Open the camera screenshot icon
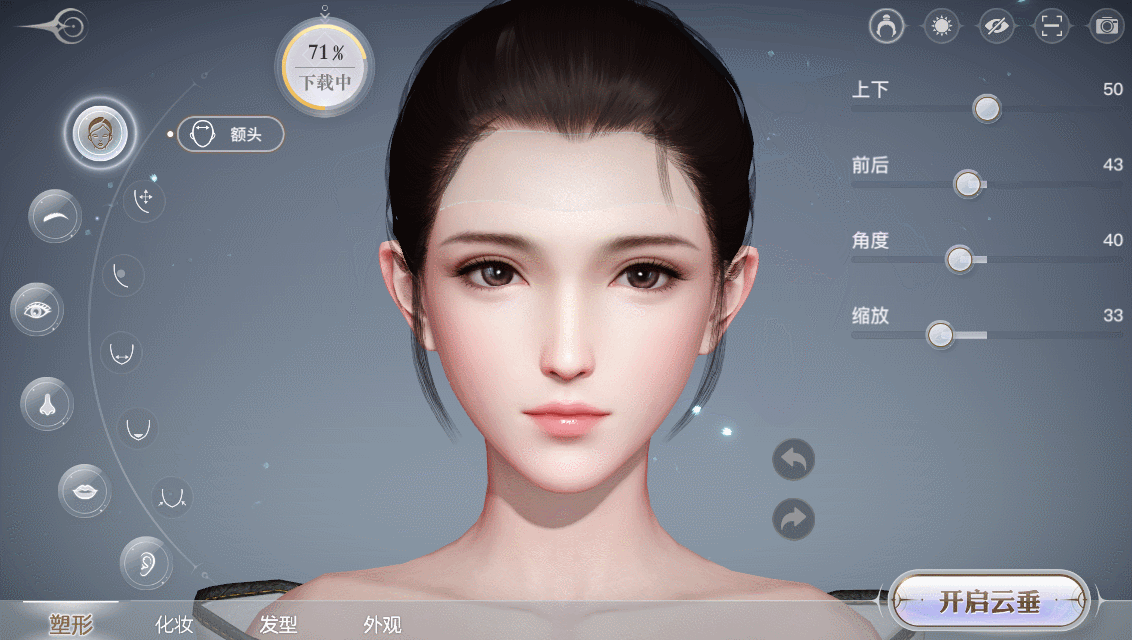The width and height of the screenshot is (1132, 640). (x=1106, y=26)
